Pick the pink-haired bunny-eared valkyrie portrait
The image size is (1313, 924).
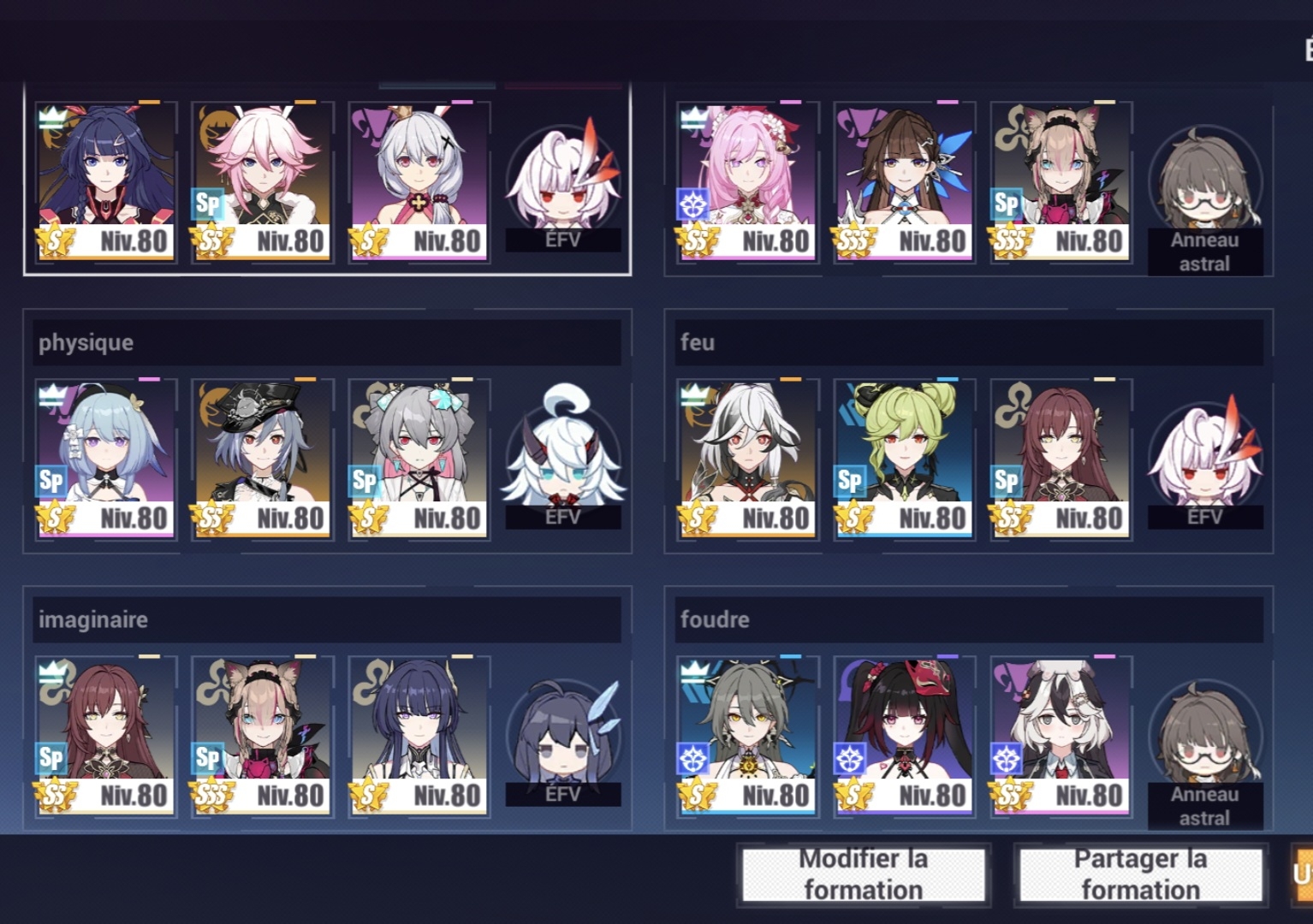pyautogui.click(x=262, y=181)
